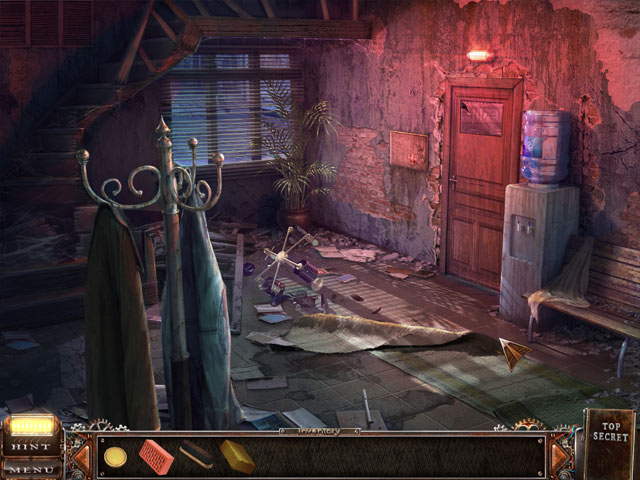The height and width of the screenshot is (480, 640).
Task: Select the gold coin in inventory
Action: (x=116, y=456)
